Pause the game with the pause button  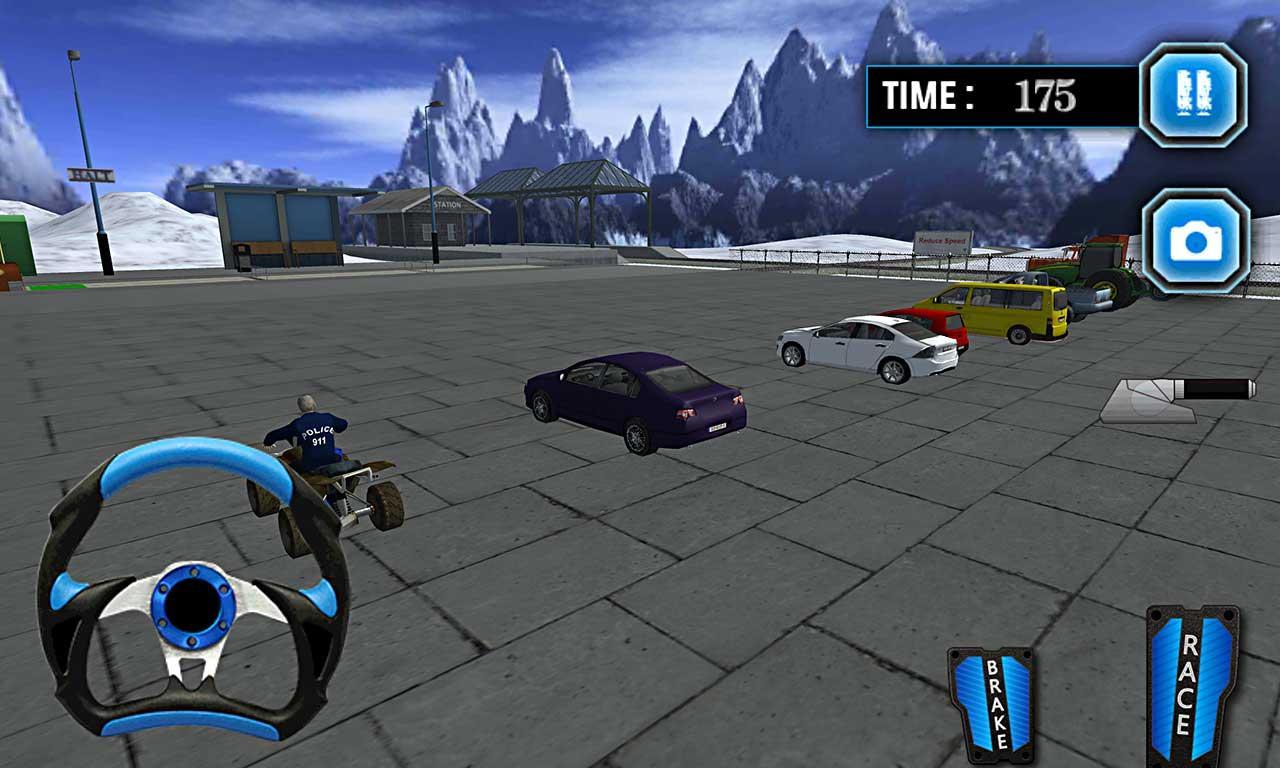tap(1194, 95)
